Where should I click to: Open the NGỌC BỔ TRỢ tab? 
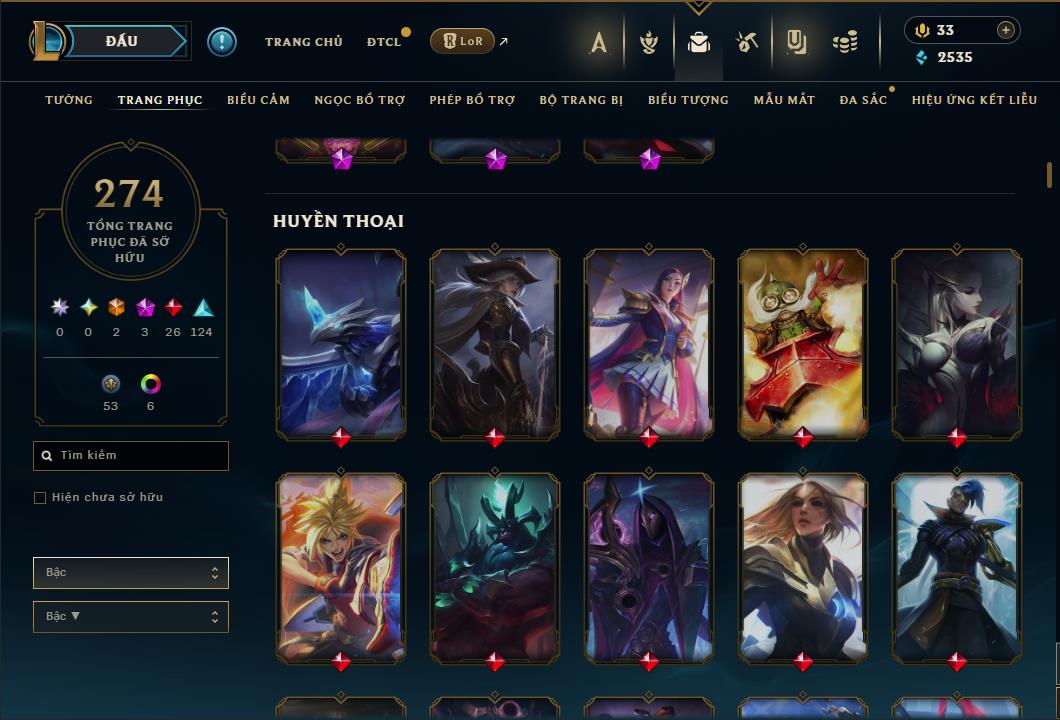pos(359,100)
